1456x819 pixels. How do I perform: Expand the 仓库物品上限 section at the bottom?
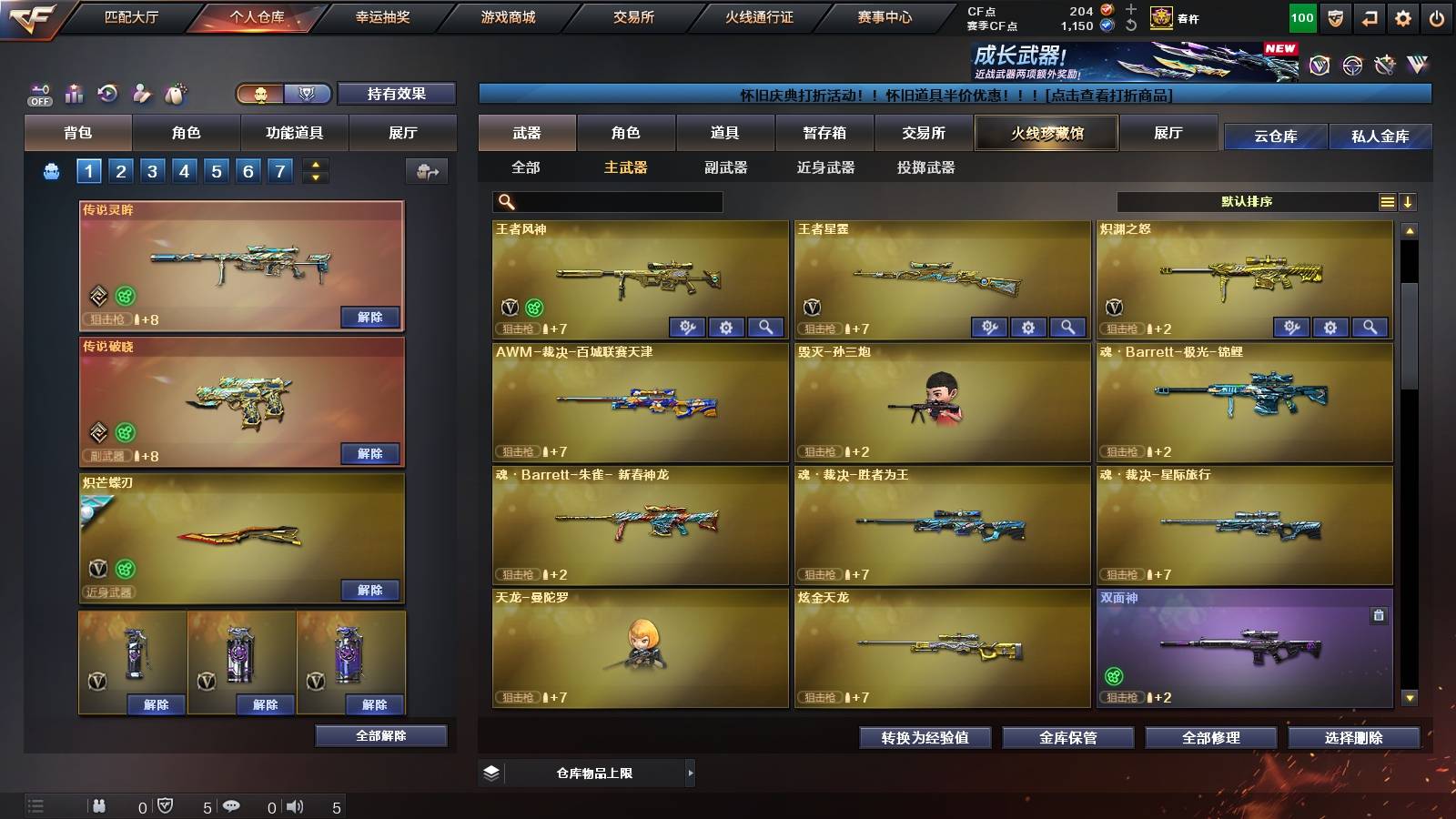[692, 772]
